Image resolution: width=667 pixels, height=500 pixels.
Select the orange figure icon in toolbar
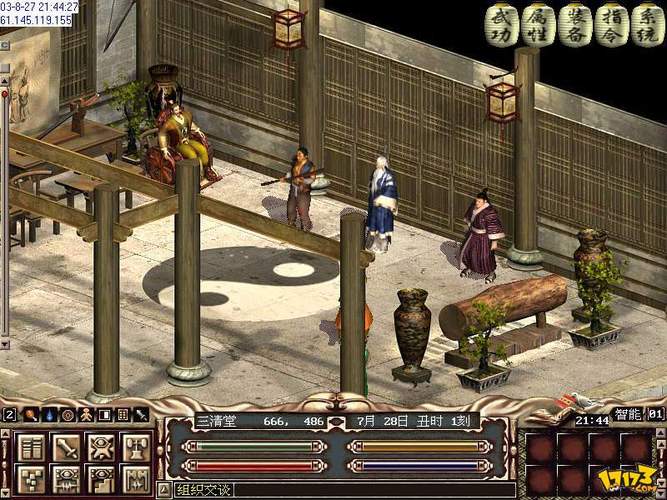click(x=85, y=414)
